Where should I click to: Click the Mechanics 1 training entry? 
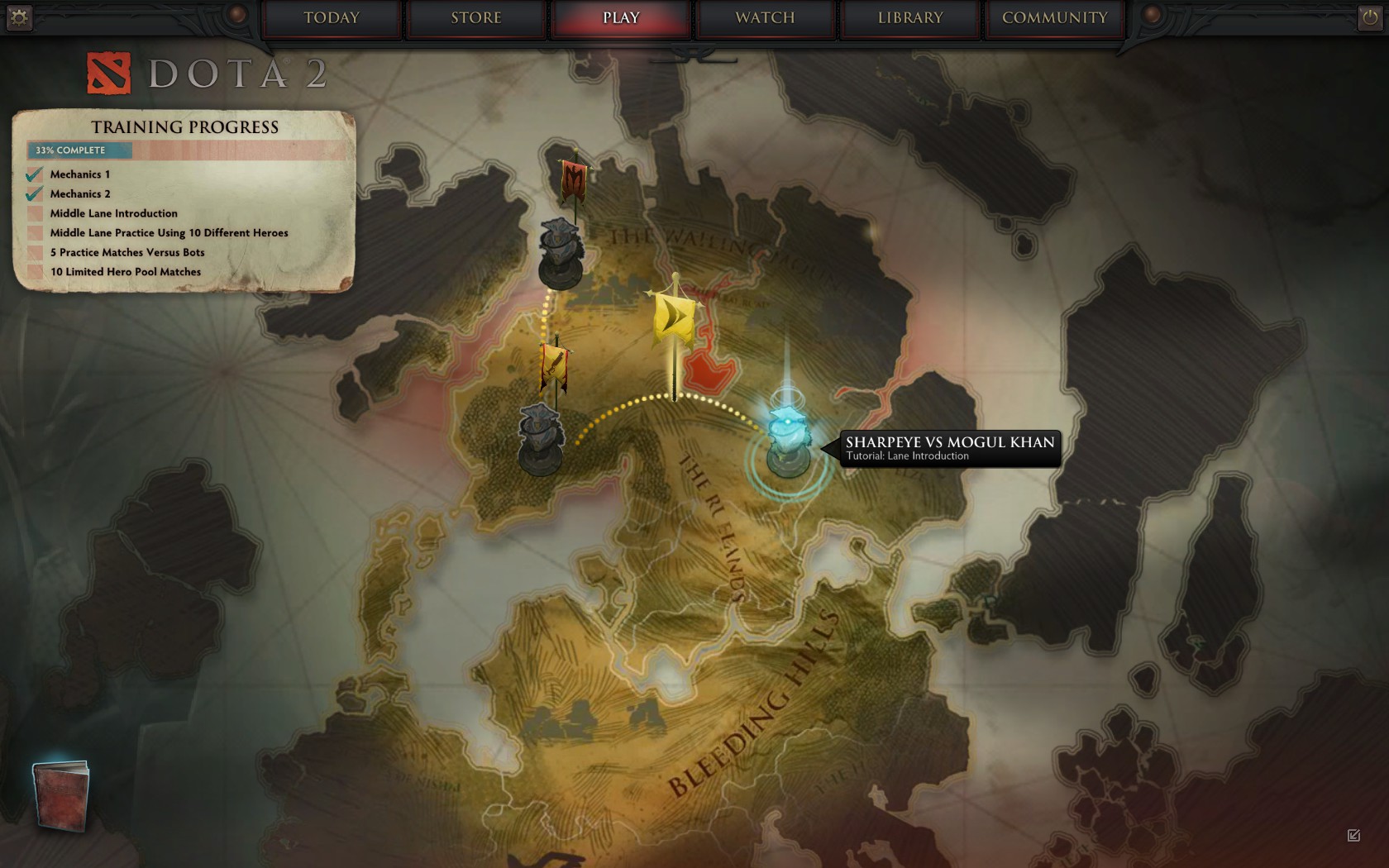point(79,174)
